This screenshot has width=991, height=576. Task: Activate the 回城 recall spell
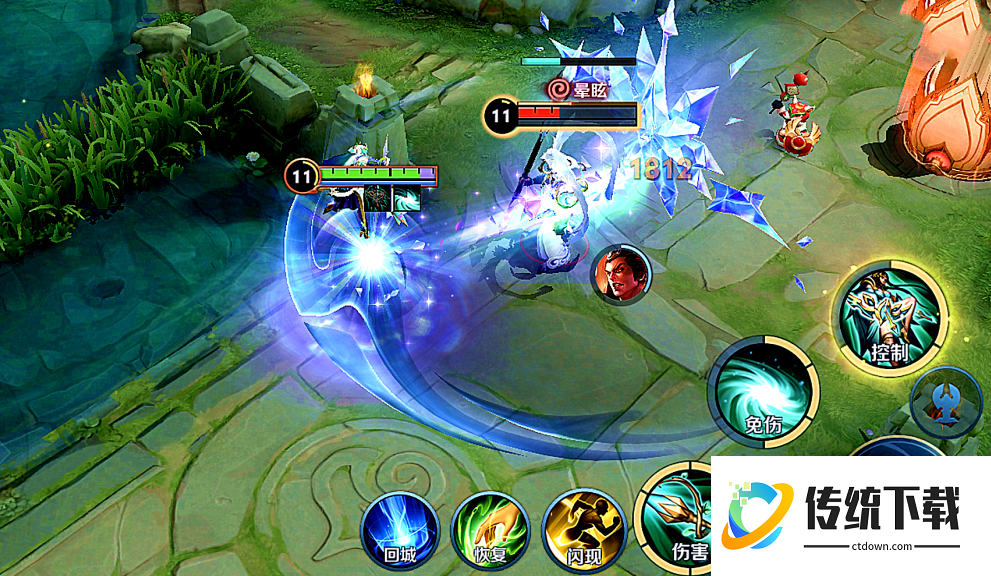(400, 528)
